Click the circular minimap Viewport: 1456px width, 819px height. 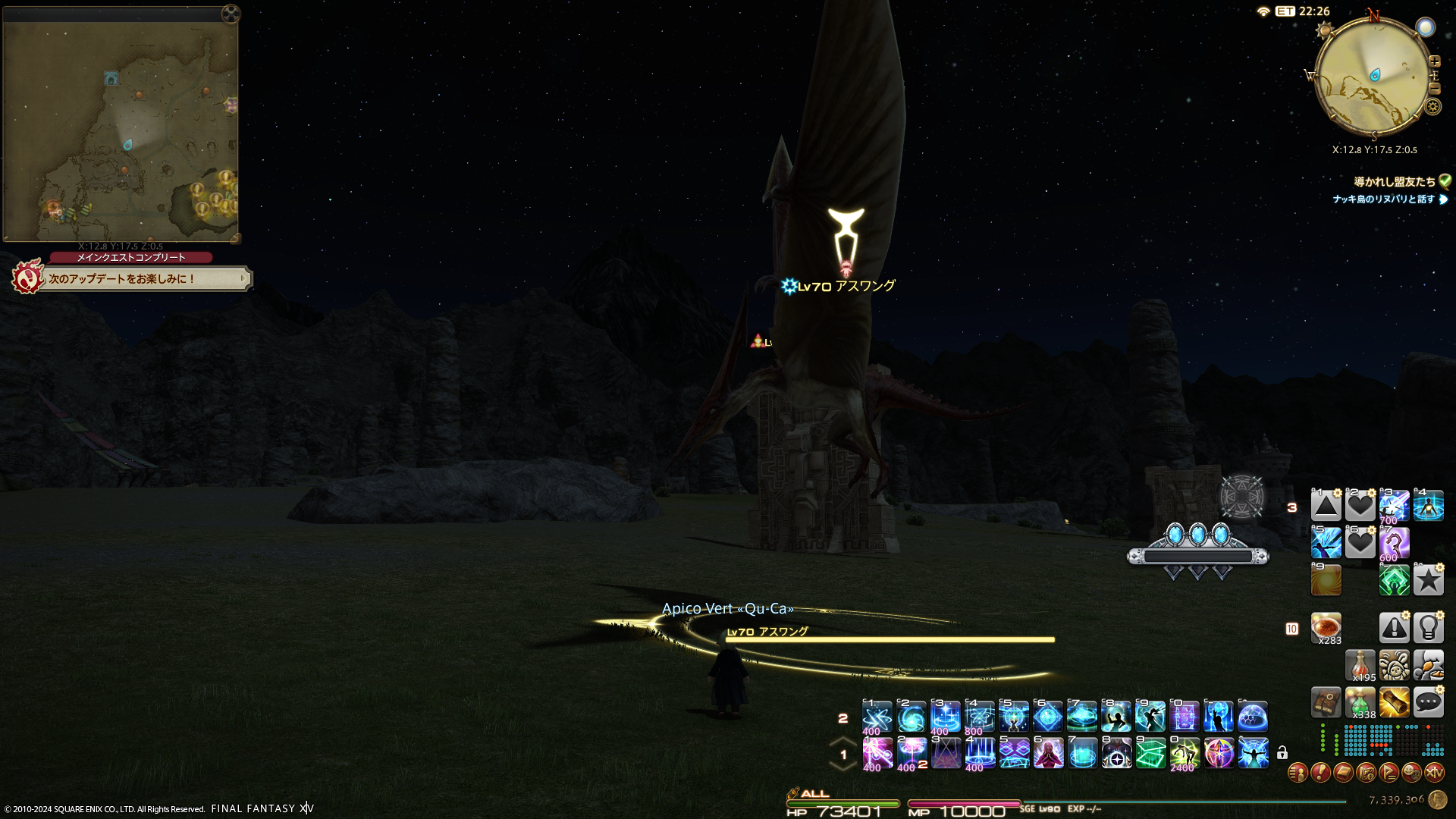pos(1372,76)
